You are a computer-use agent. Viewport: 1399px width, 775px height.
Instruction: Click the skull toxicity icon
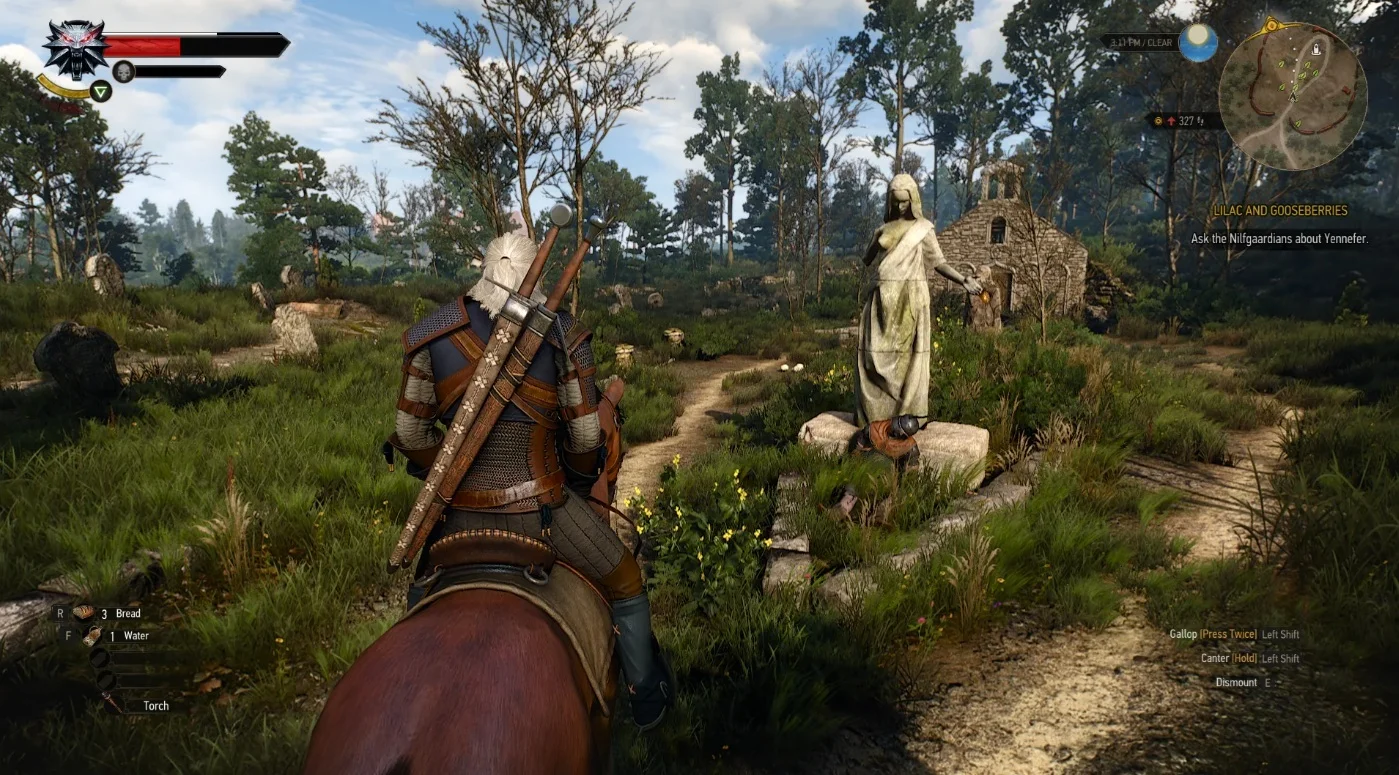pyautogui.click(x=123, y=71)
